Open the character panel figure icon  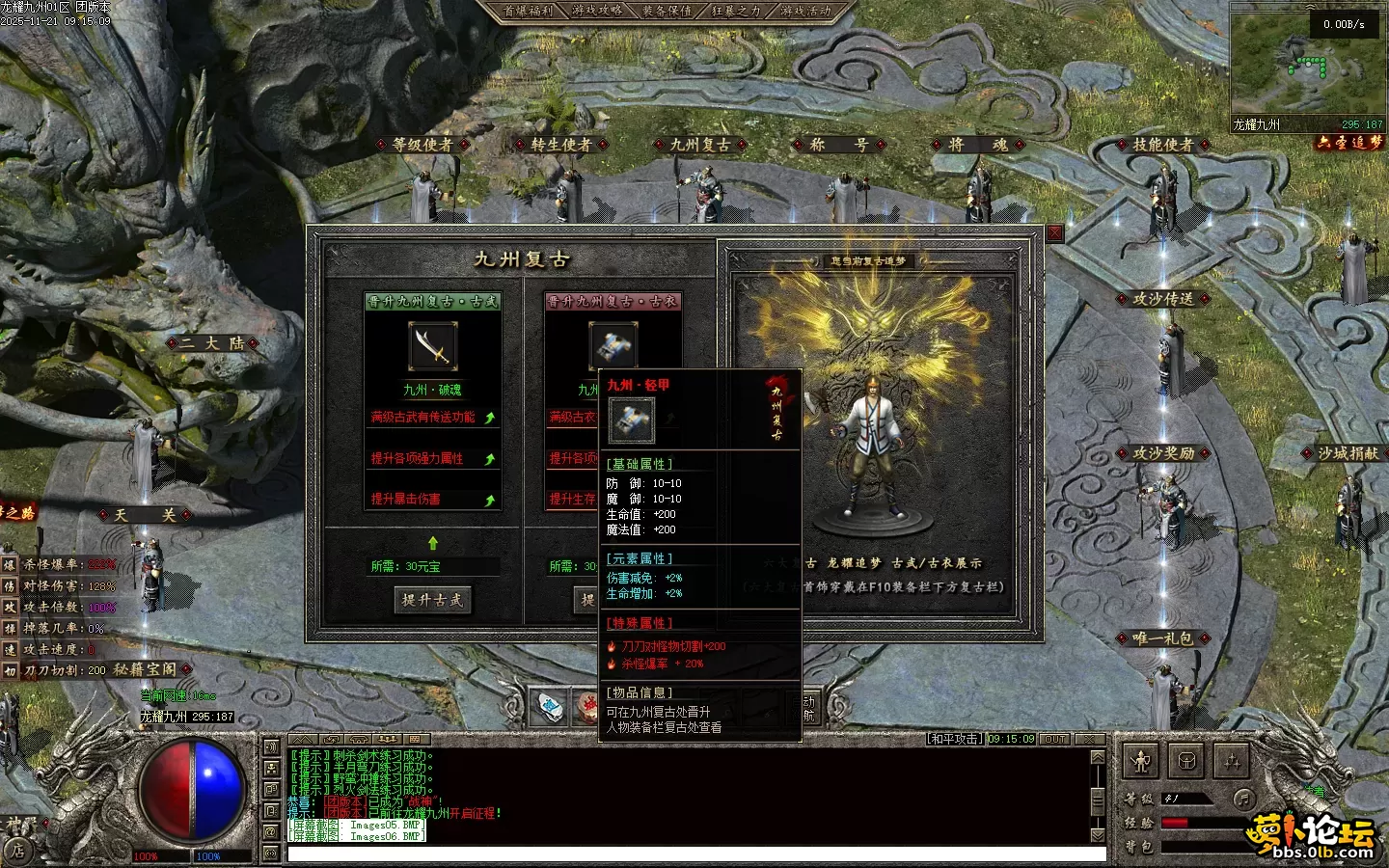point(1142,762)
